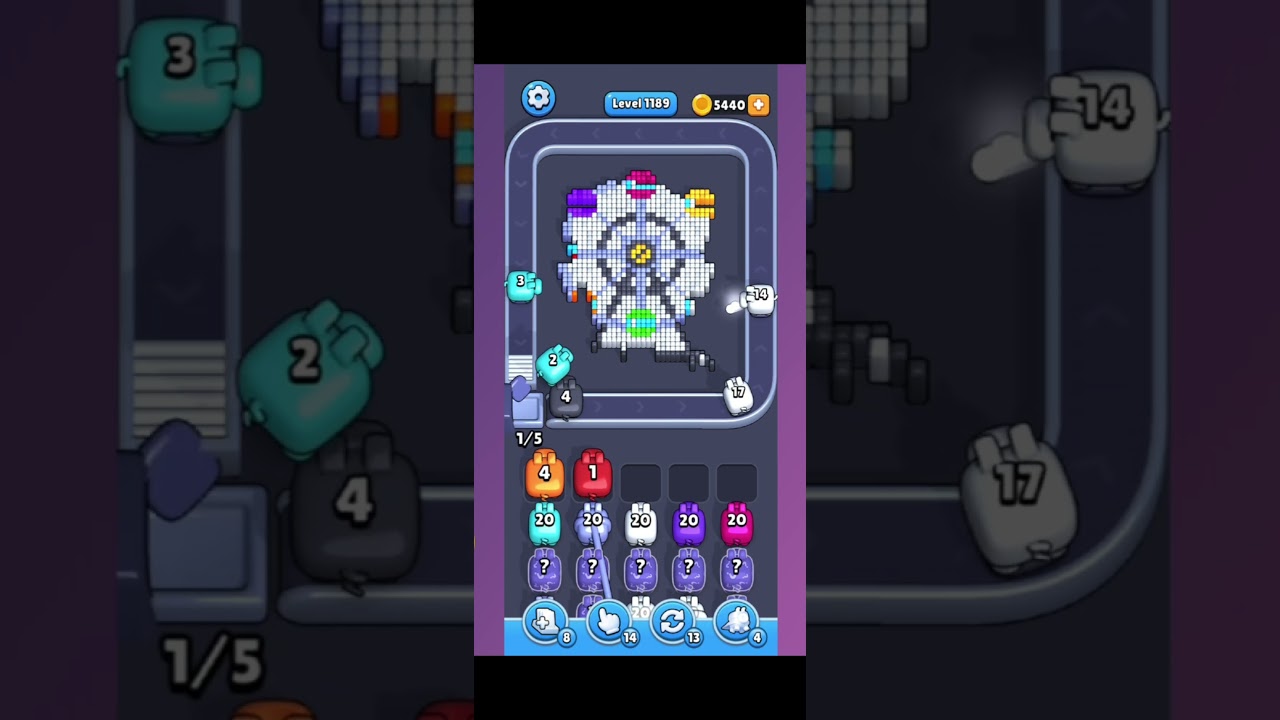Activate the refresh/swap power-up with count 13
Viewport: 1280px width, 720px height.
675,622
